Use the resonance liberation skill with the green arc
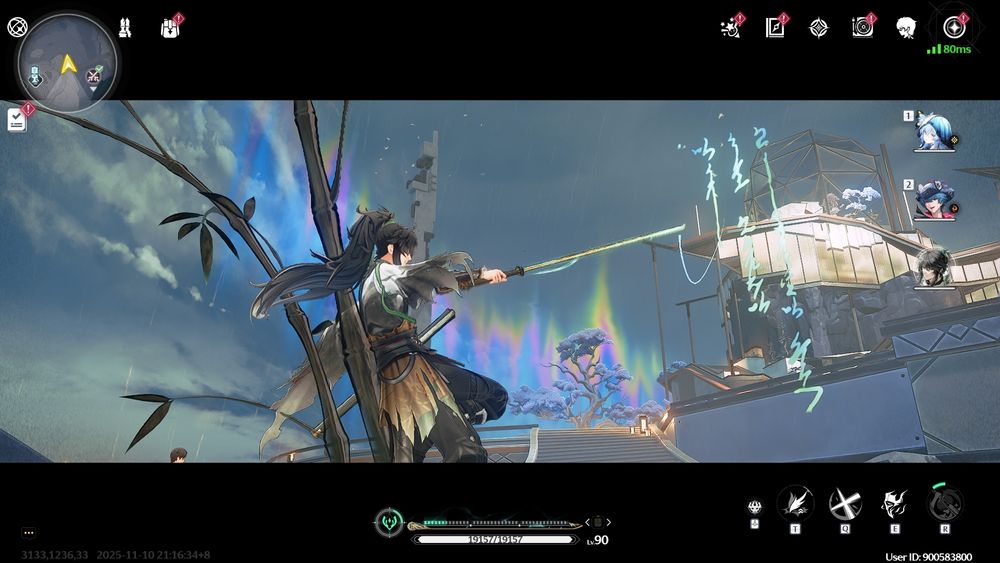Screen dimensions: 1000x563 pyautogui.click(x=944, y=503)
